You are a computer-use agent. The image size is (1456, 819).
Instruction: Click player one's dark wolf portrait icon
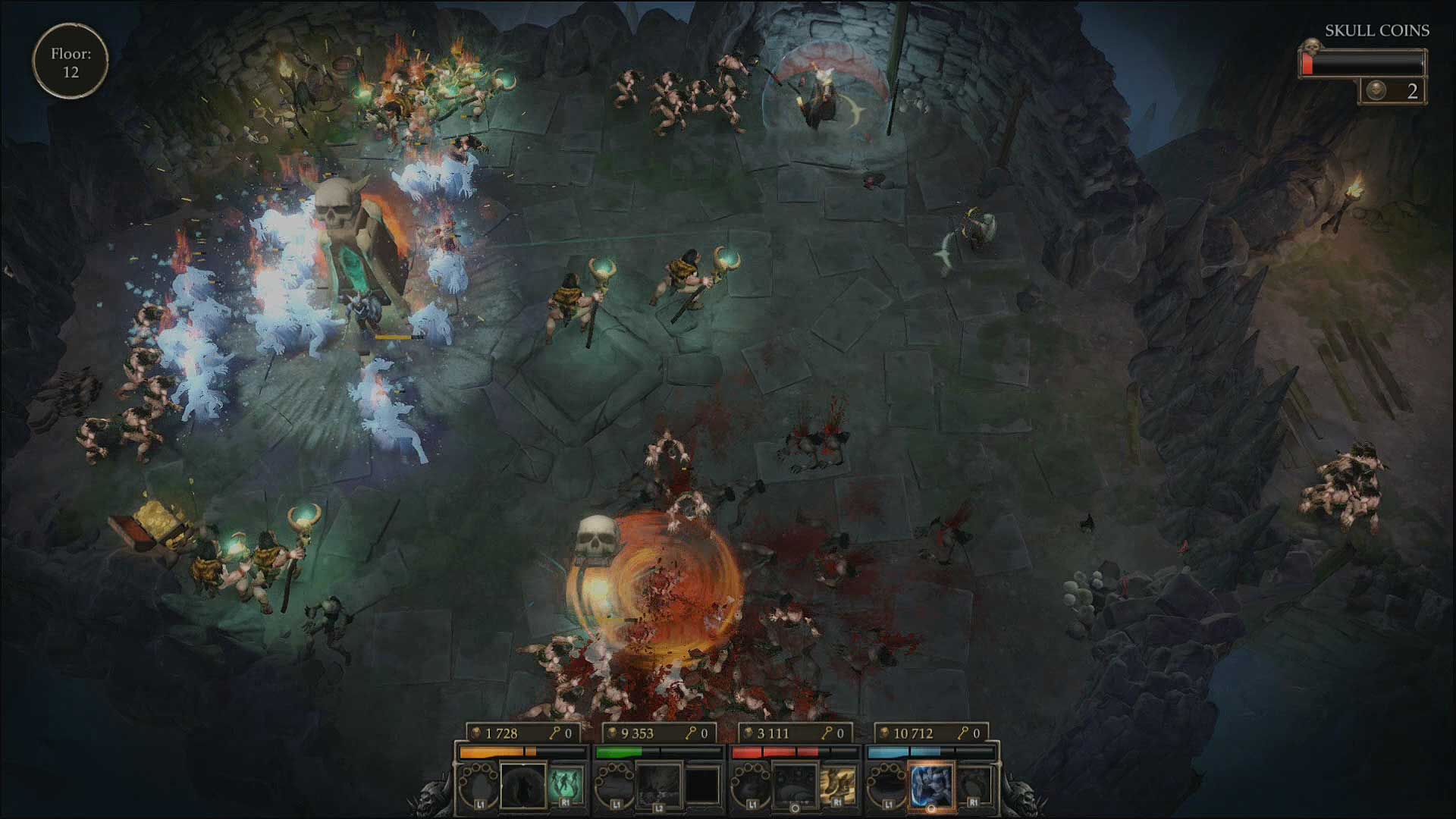tap(524, 786)
